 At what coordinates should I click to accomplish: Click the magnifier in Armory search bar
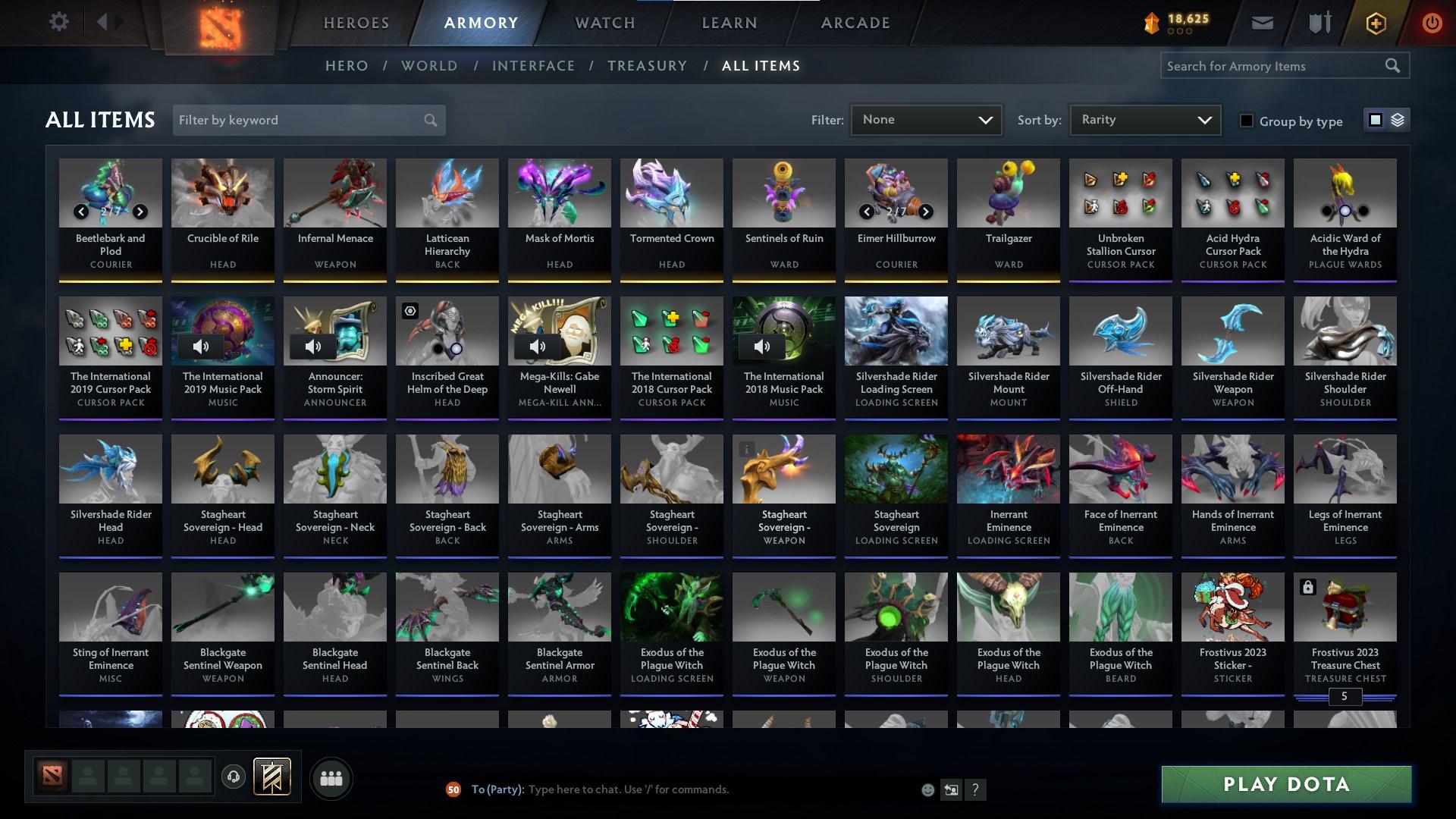pyautogui.click(x=1394, y=66)
